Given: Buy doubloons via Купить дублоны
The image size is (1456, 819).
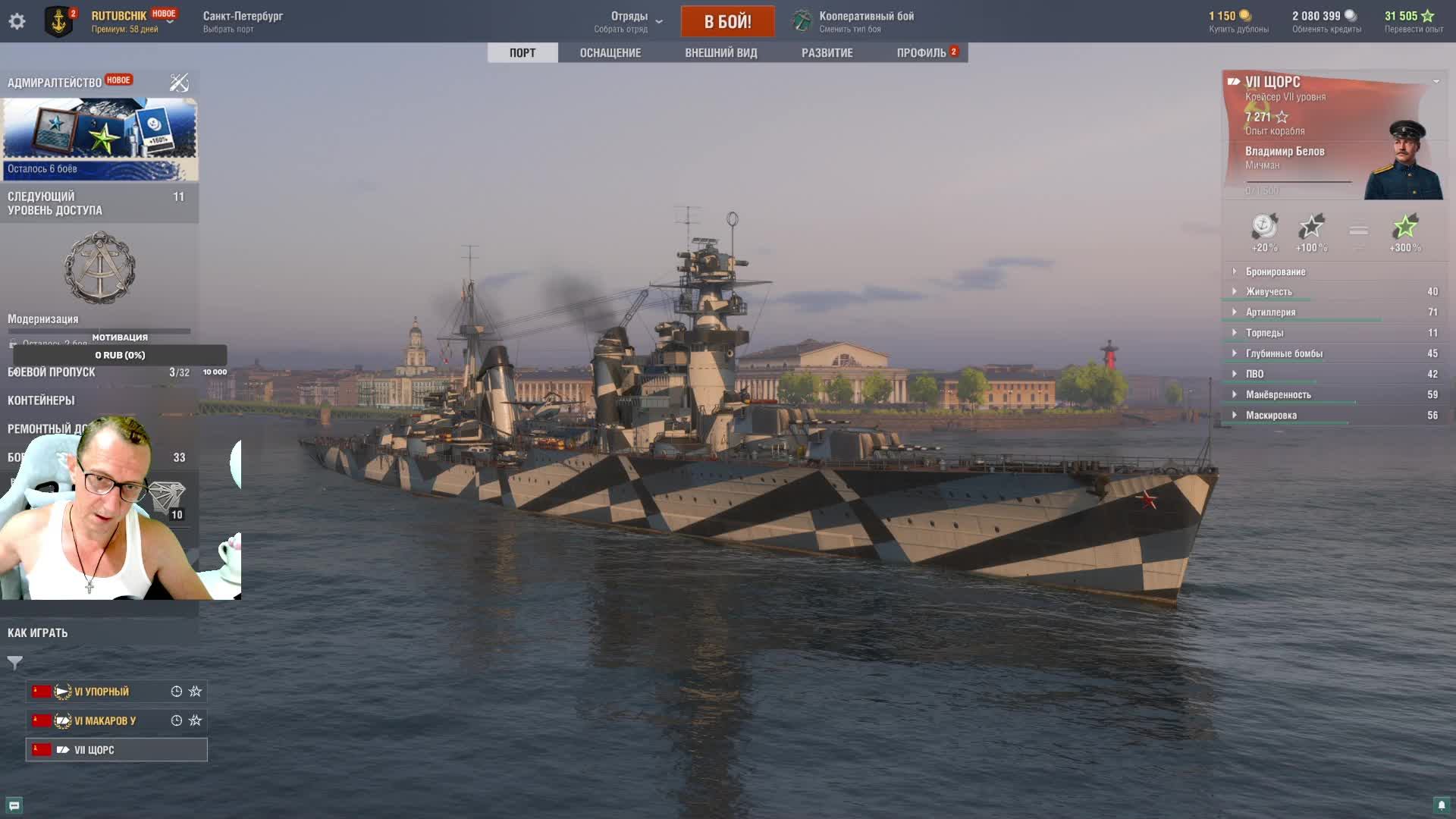Looking at the screenshot, I should point(1238,21).
